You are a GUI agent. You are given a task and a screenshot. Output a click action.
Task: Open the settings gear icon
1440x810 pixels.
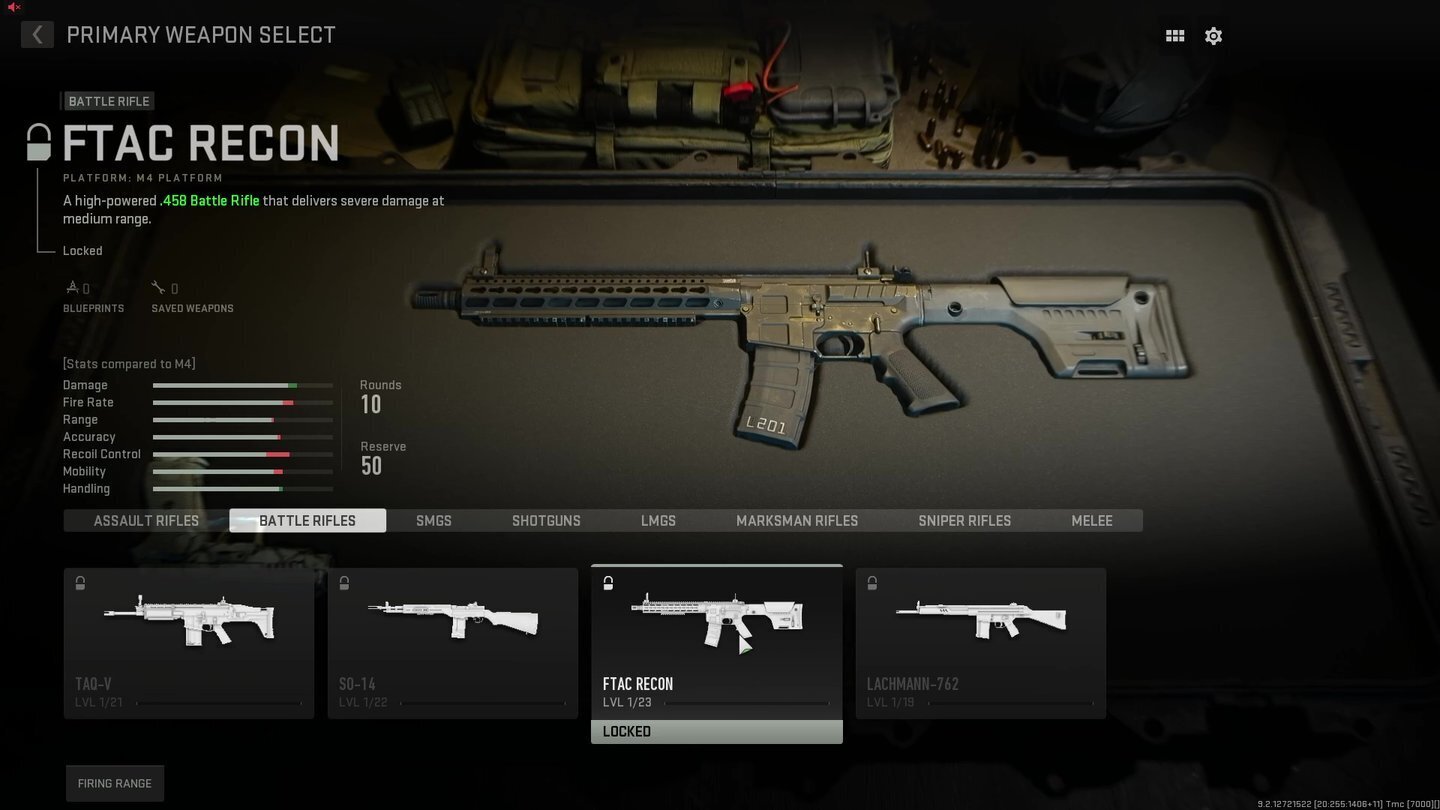tap(1213, 35)
